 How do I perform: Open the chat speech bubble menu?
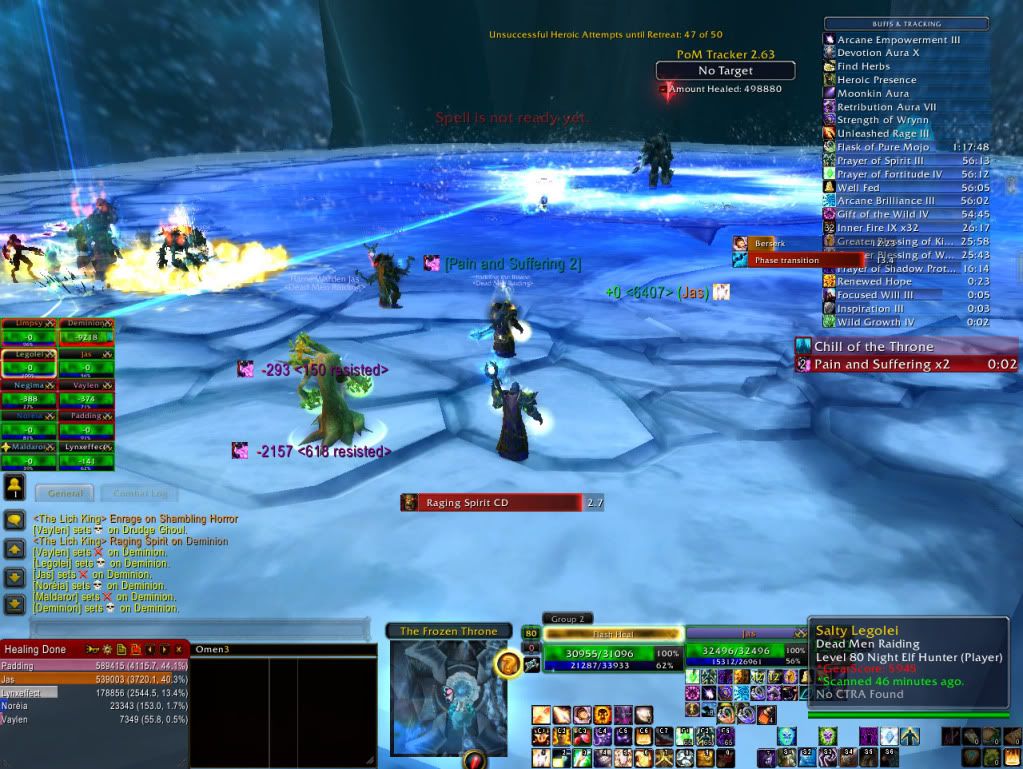(15, 521)
